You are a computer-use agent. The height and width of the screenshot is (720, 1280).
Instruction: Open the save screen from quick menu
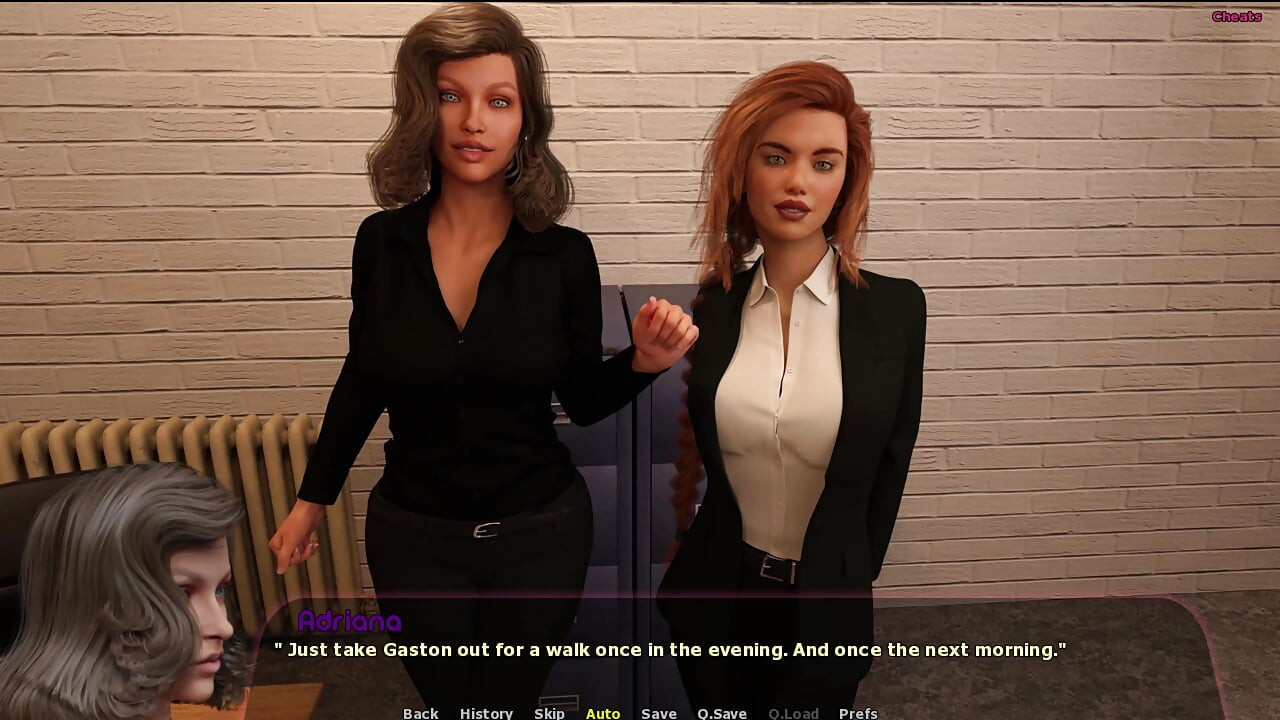658,713
